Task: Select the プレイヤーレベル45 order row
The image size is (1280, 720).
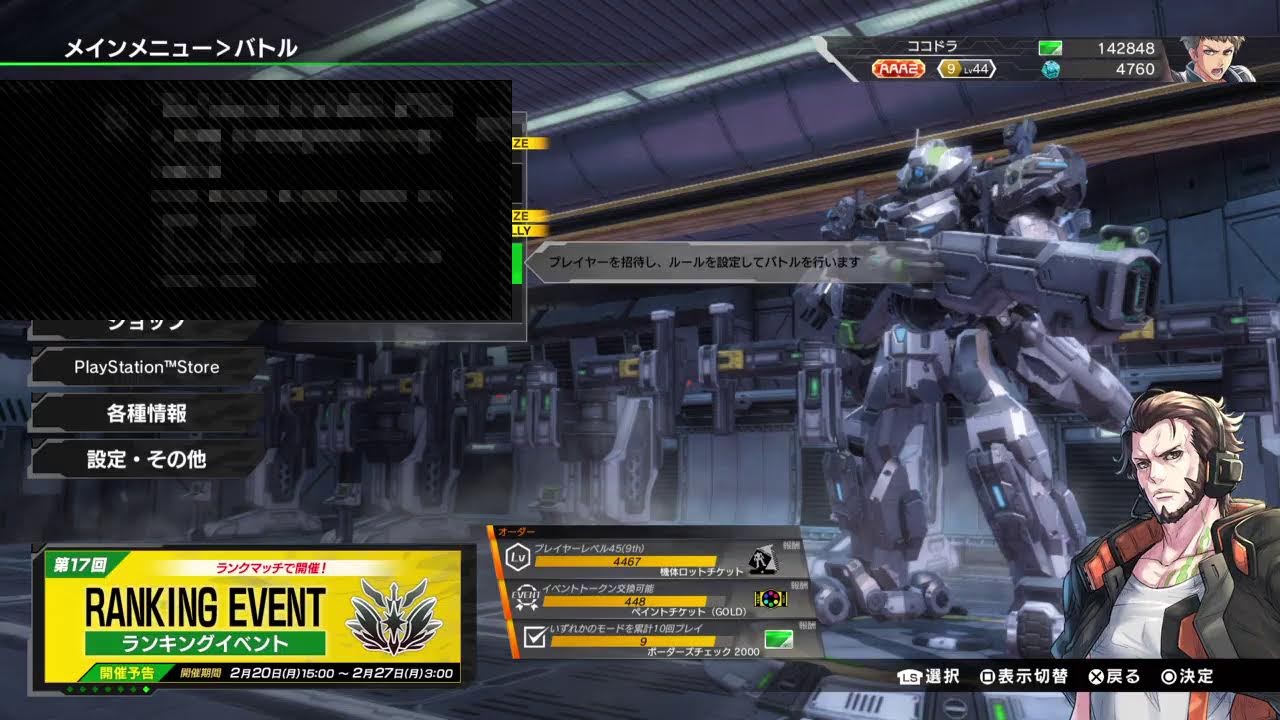Action: coord(650,557)
